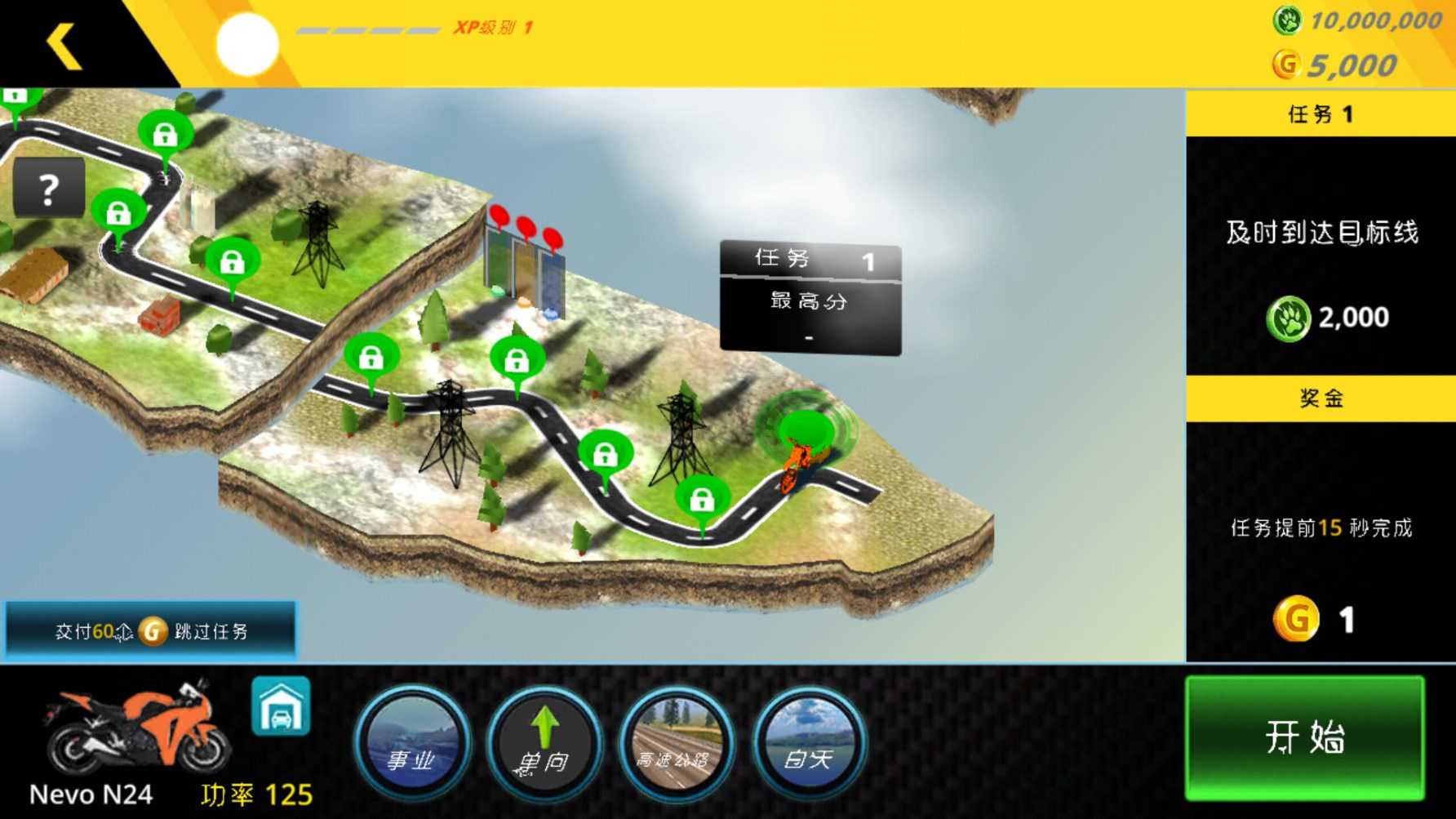Click the gold G coin balance icon
This screenshot has width=1456, height=819.
(x=1286, y=64)
